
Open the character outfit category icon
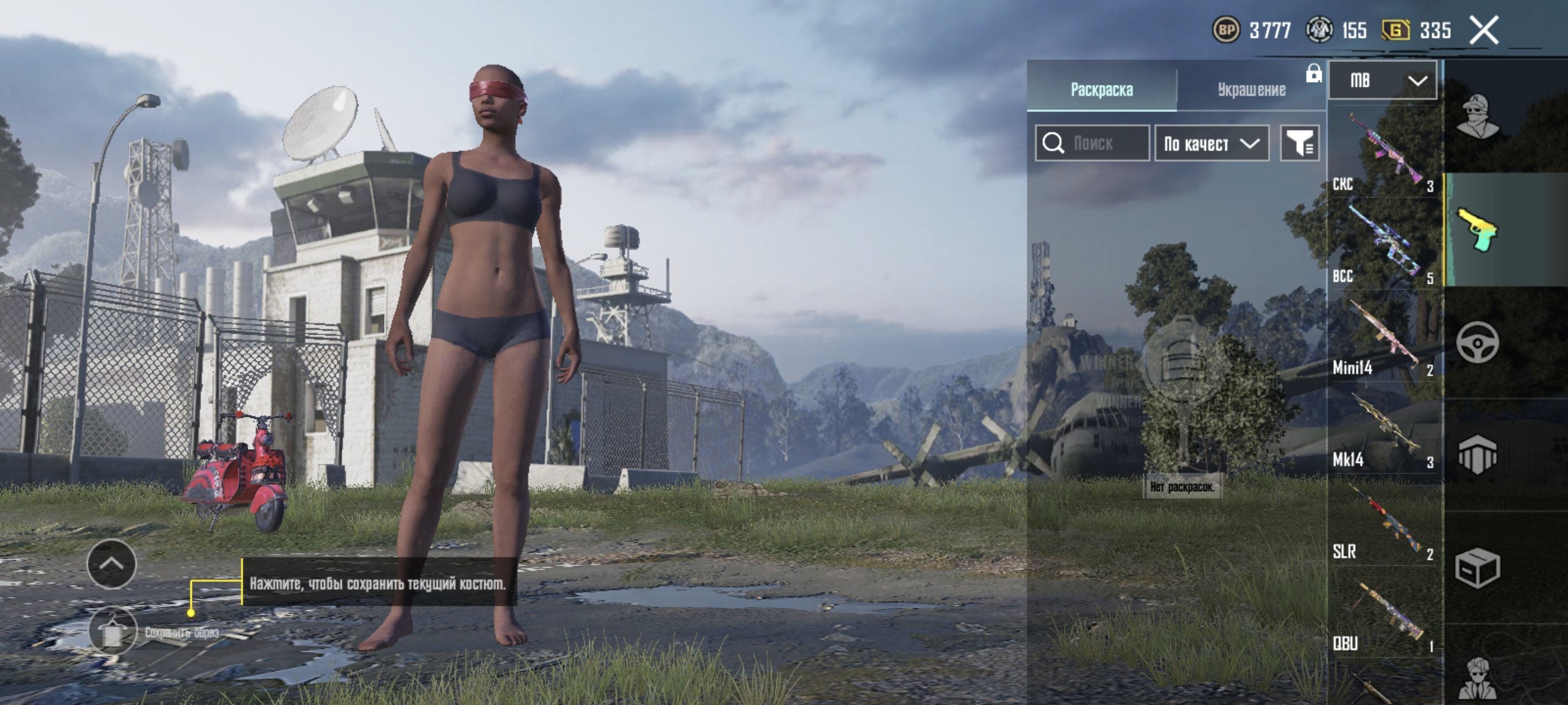click(x=1477, y=117)
